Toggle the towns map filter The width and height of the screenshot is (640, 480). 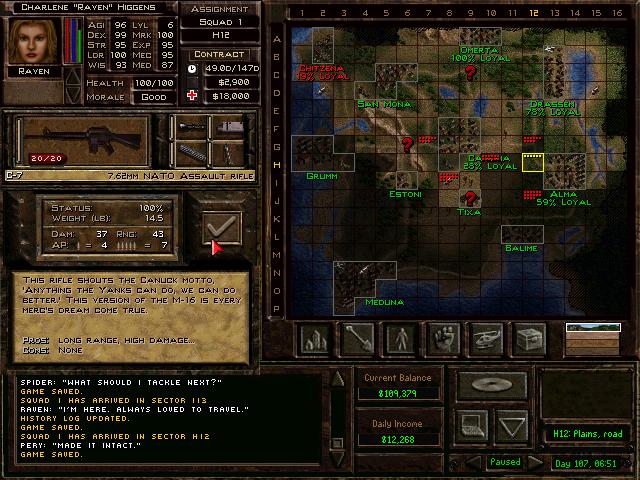click(x=316, y=338)
